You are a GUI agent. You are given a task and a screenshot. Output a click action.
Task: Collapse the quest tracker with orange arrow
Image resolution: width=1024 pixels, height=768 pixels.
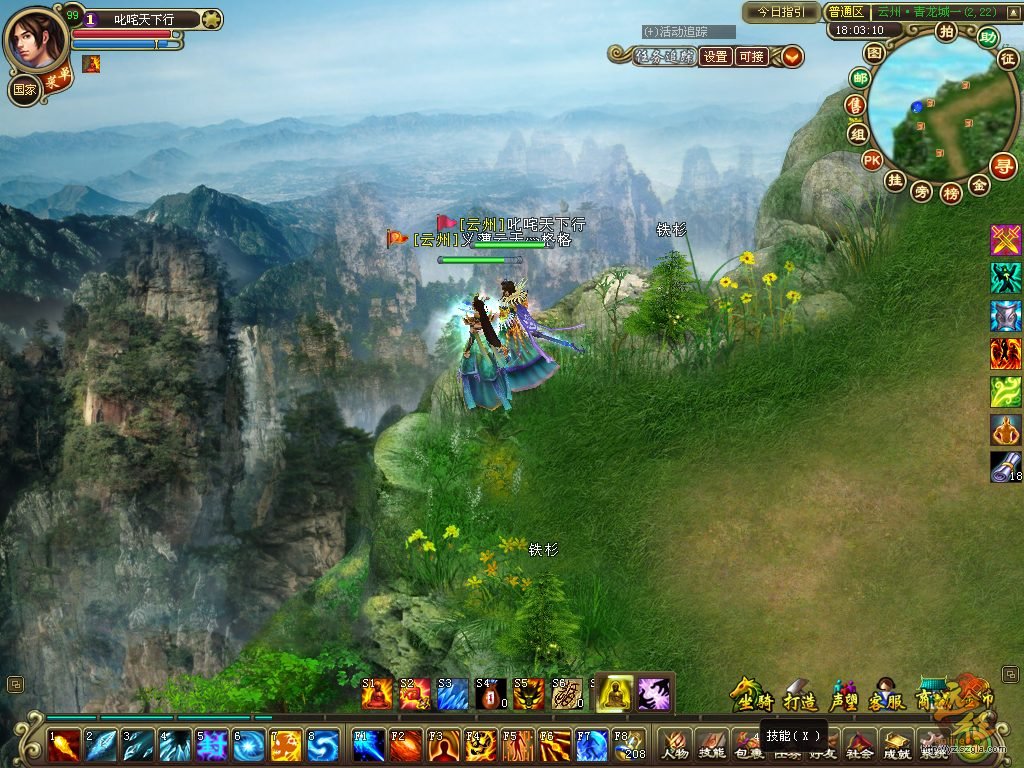(x=792, y=57)
